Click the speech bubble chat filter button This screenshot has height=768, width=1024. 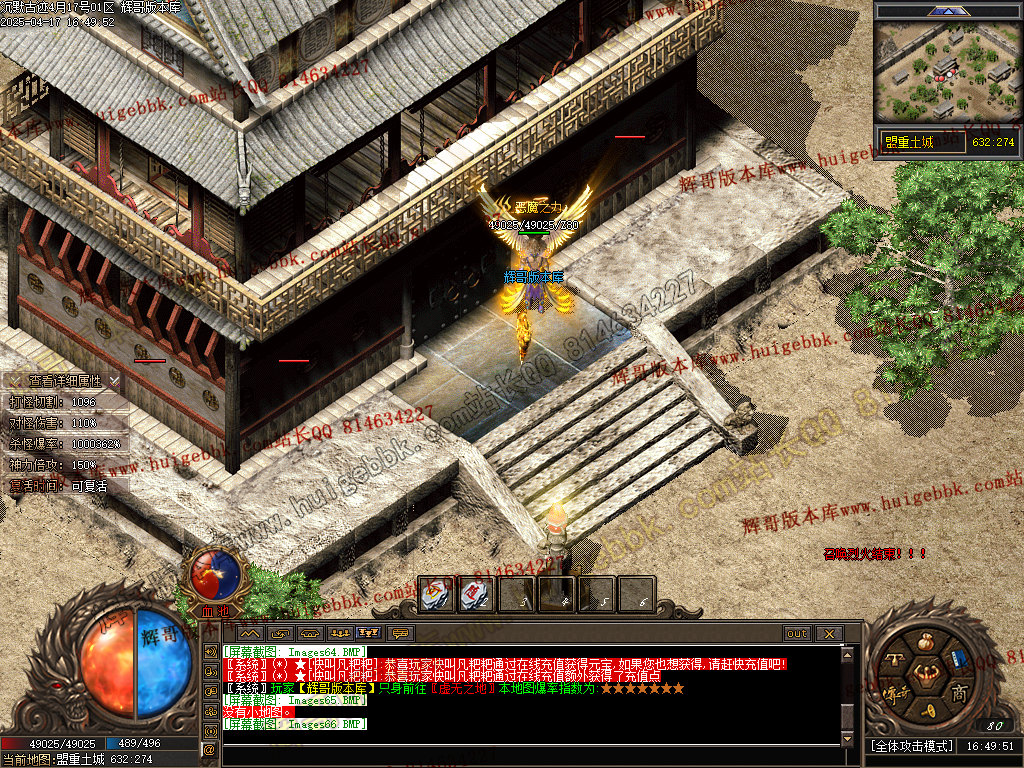401,633
